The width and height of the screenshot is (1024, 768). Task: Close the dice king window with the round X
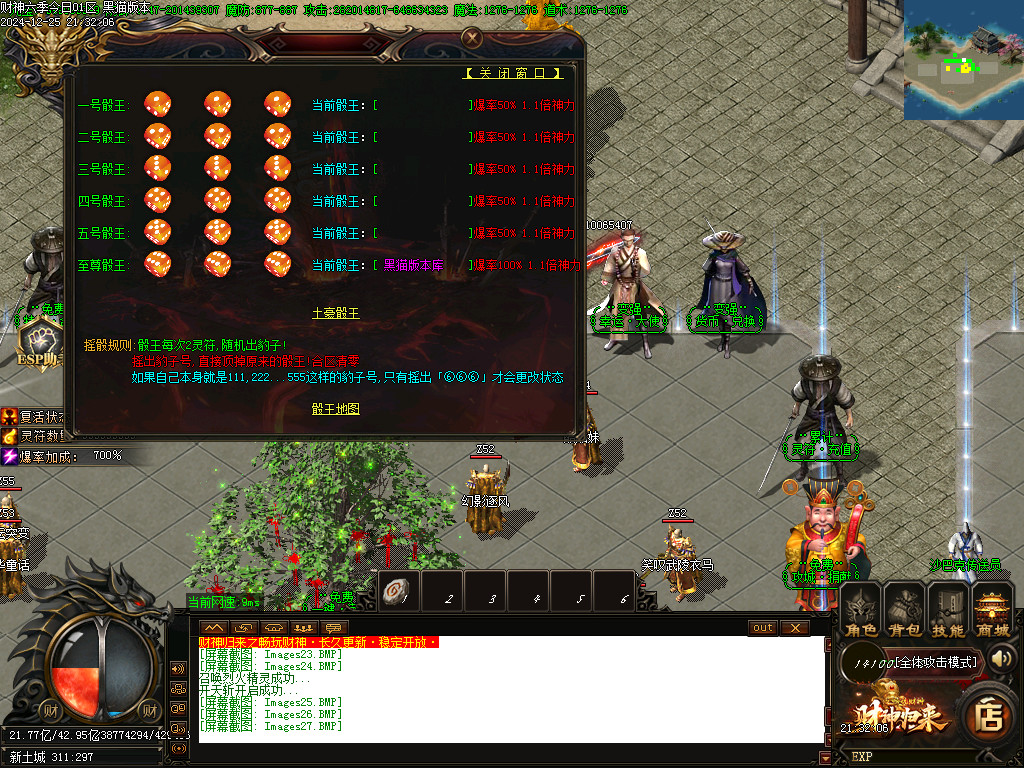[x=472, y=38]
